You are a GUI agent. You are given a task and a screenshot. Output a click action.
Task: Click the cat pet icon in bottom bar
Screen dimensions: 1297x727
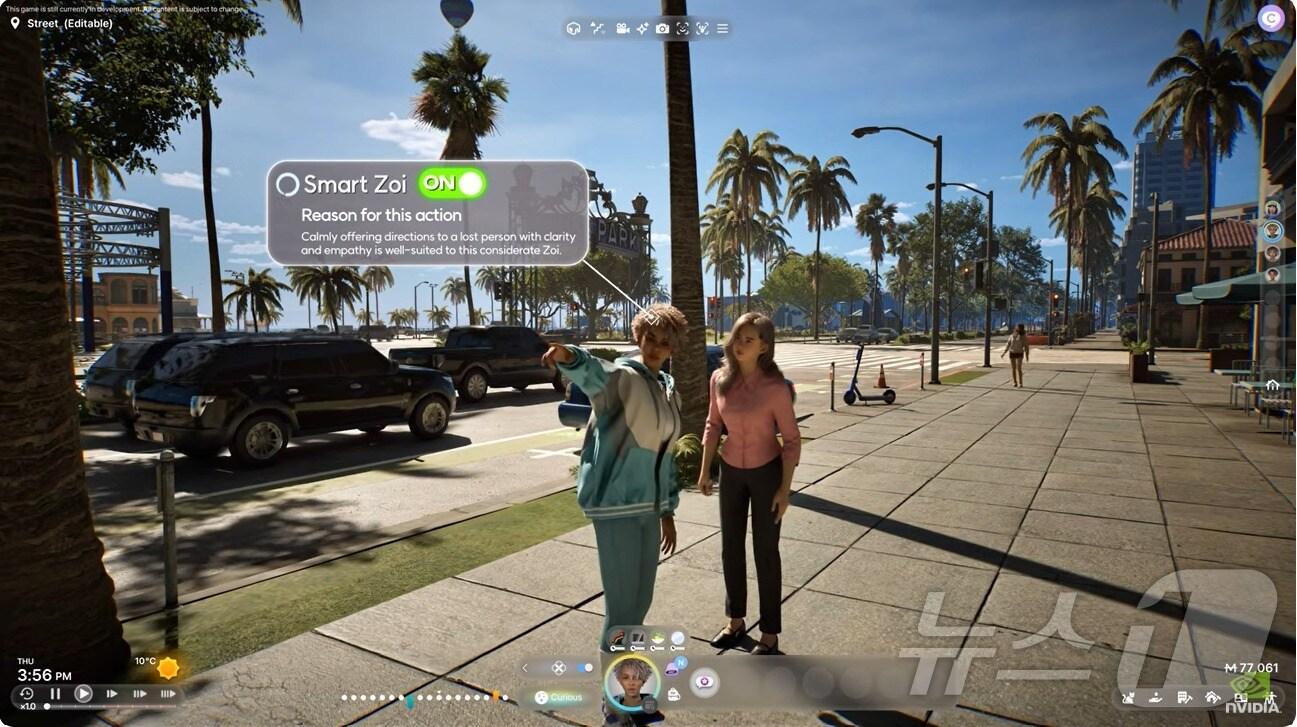[1128, 697]
